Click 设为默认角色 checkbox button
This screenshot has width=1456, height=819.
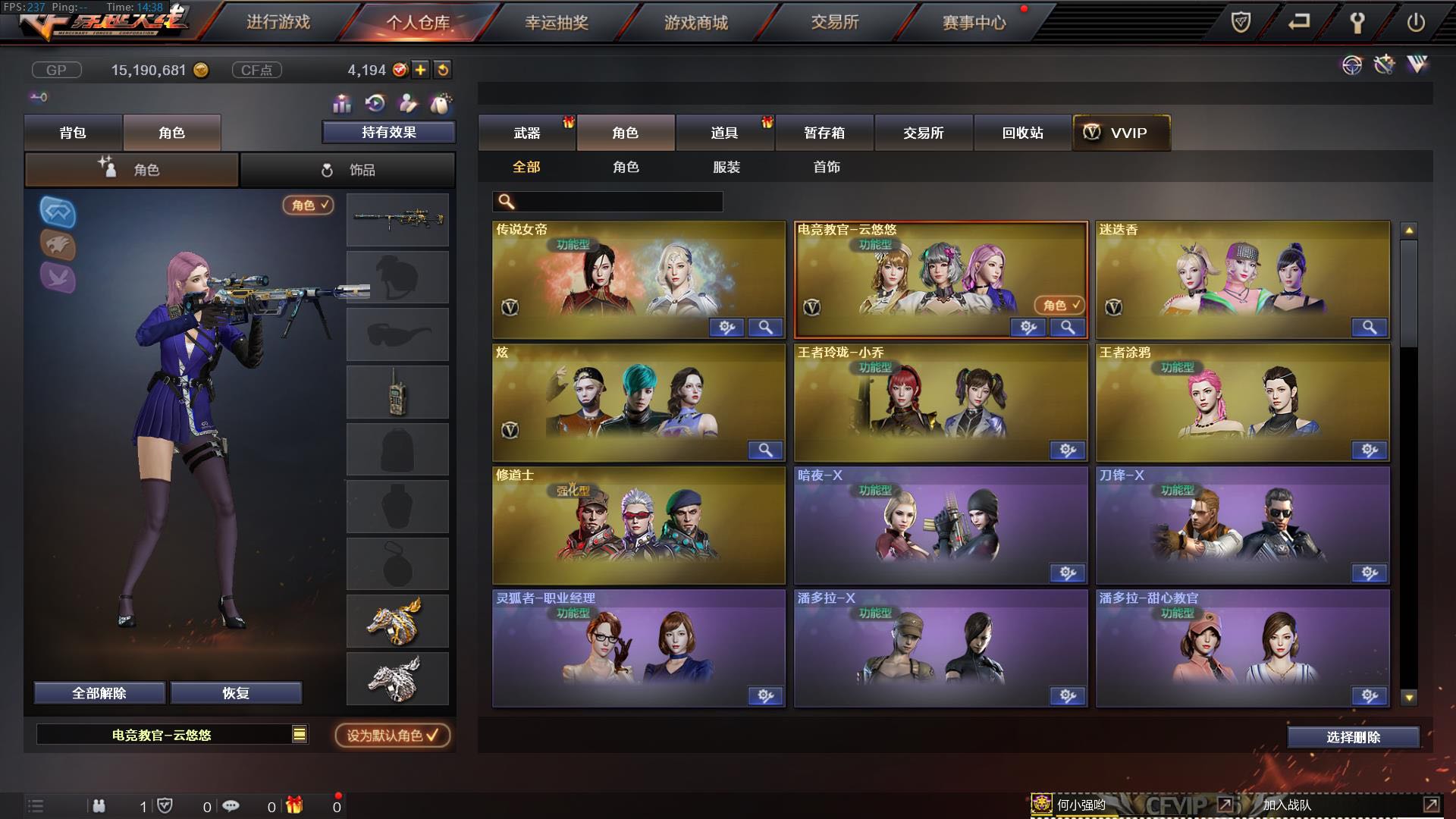click(391, 735)
